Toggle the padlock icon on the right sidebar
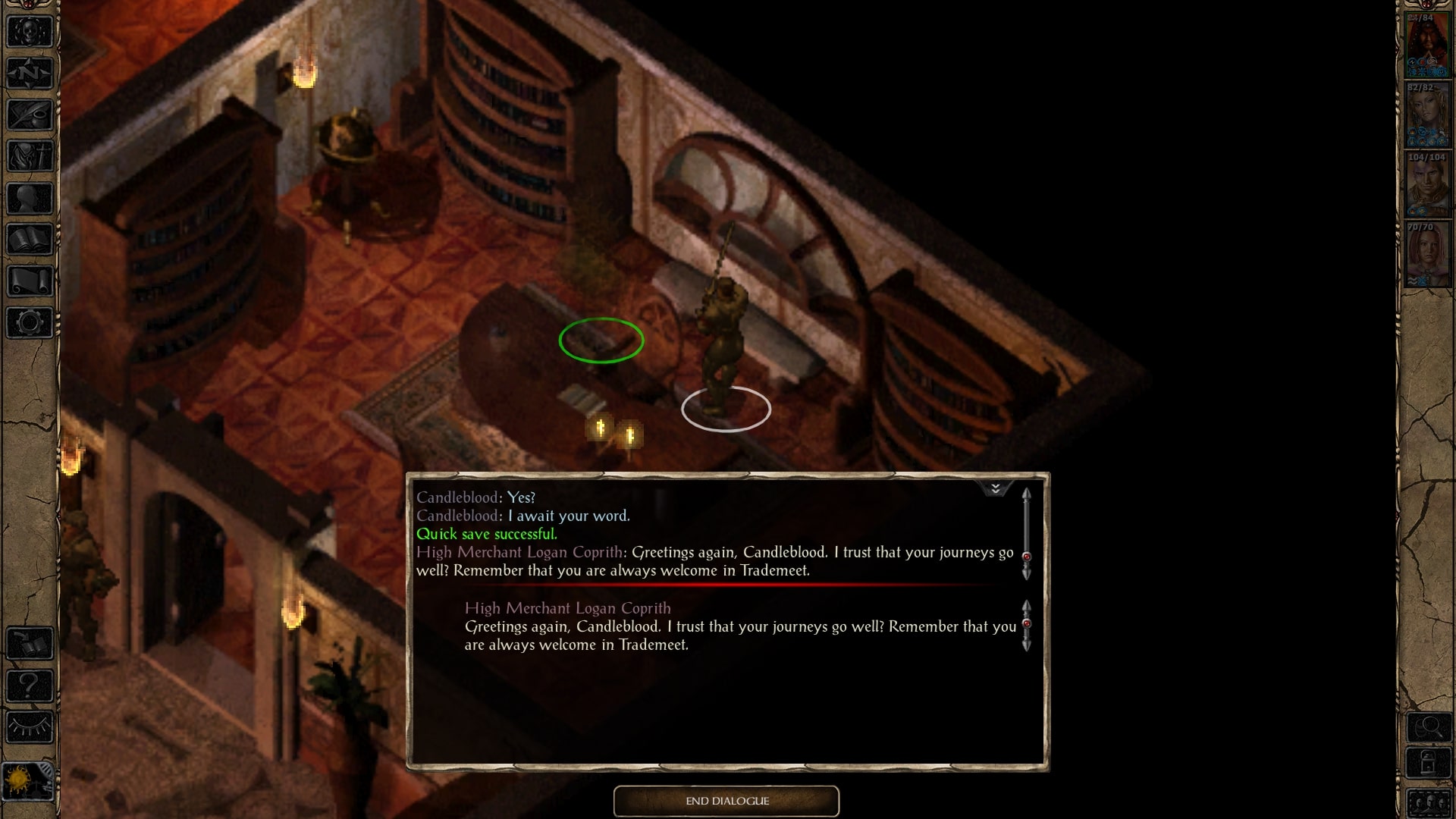Screen dimensions: 1456x819 [x=1429, y=762]
